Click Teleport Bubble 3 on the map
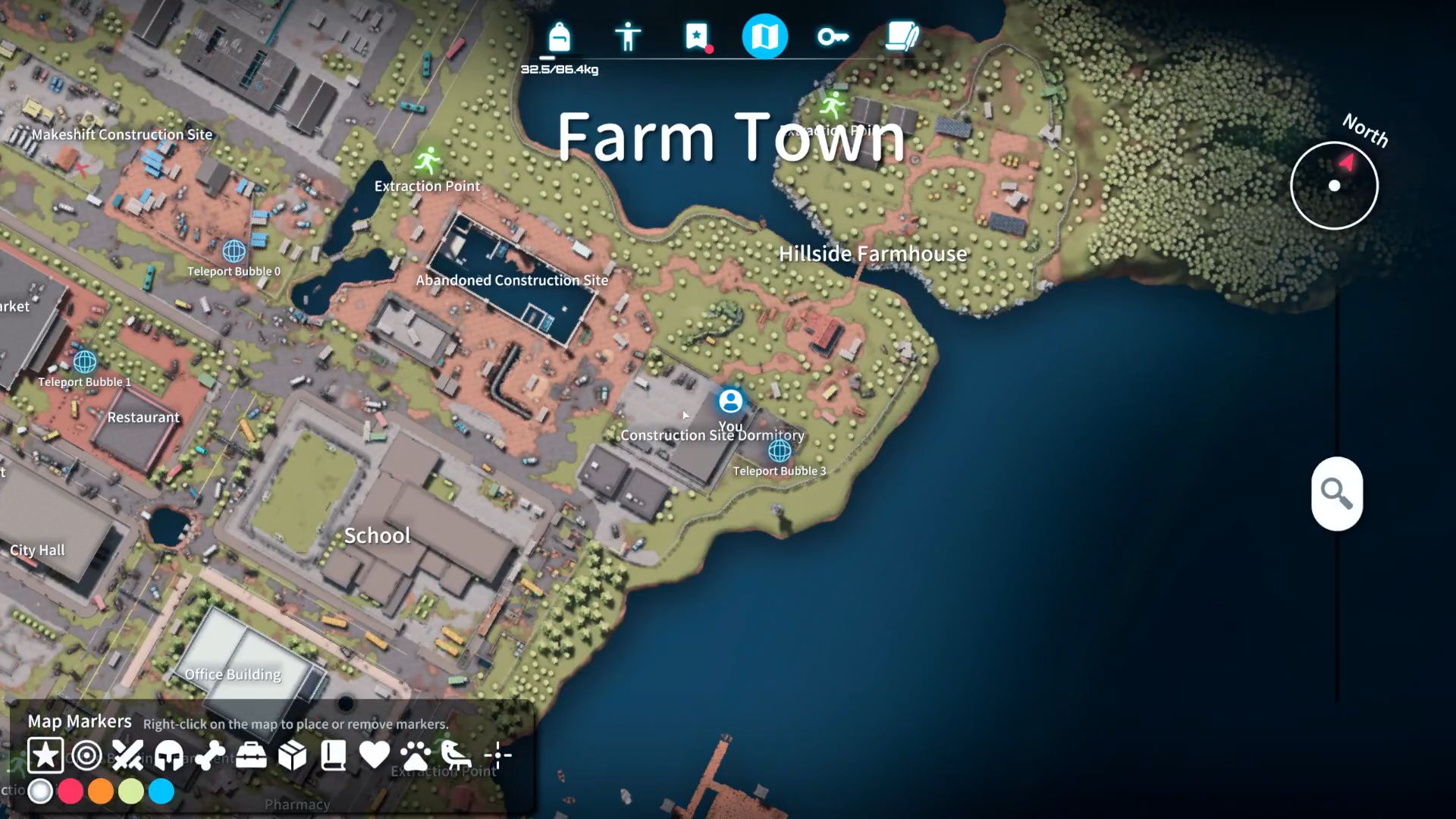The image size is (1456, 819). point(778,453)
